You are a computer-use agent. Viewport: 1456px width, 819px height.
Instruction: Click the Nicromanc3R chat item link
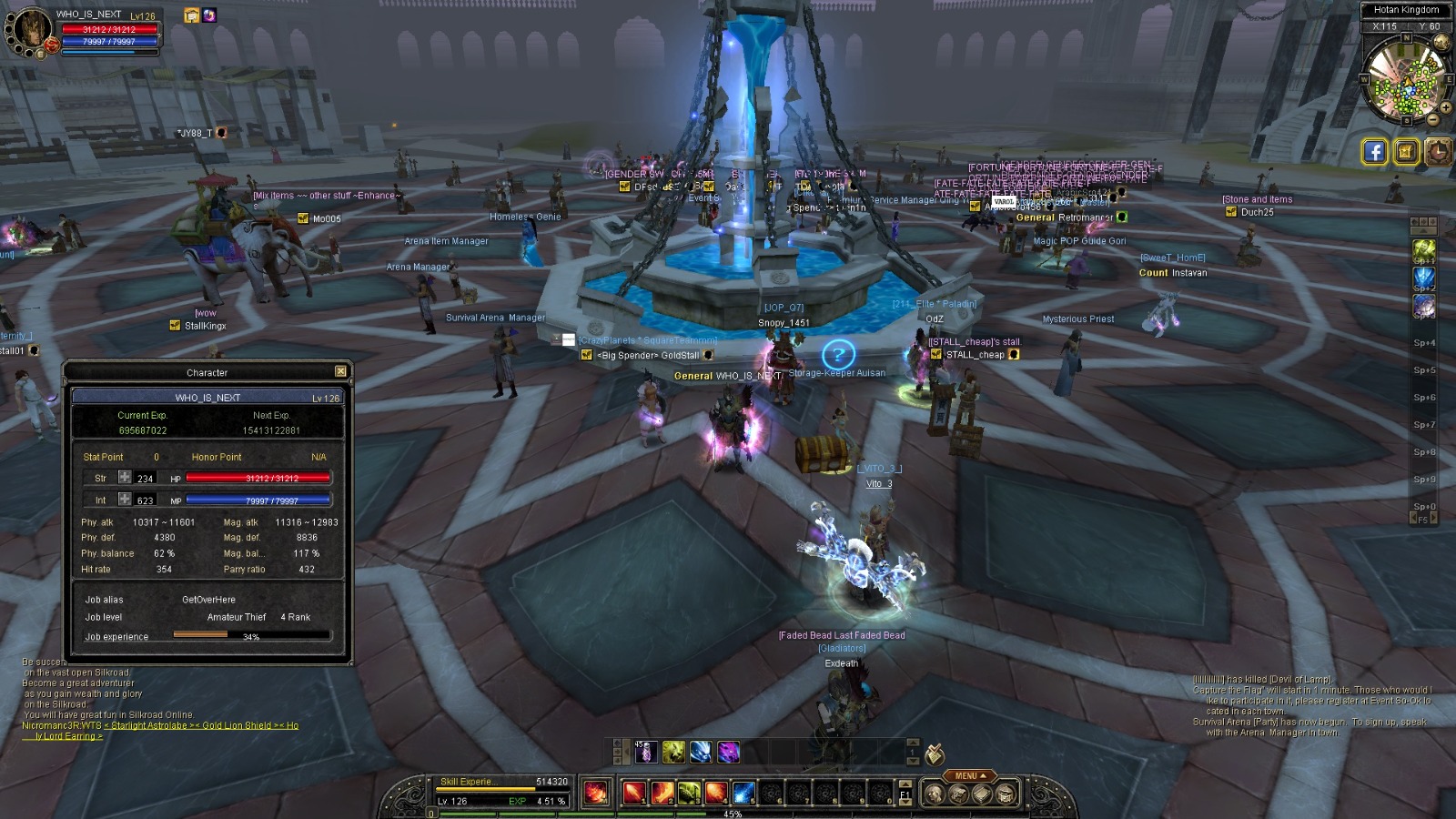pyautogui.click(x=200, y=725)
